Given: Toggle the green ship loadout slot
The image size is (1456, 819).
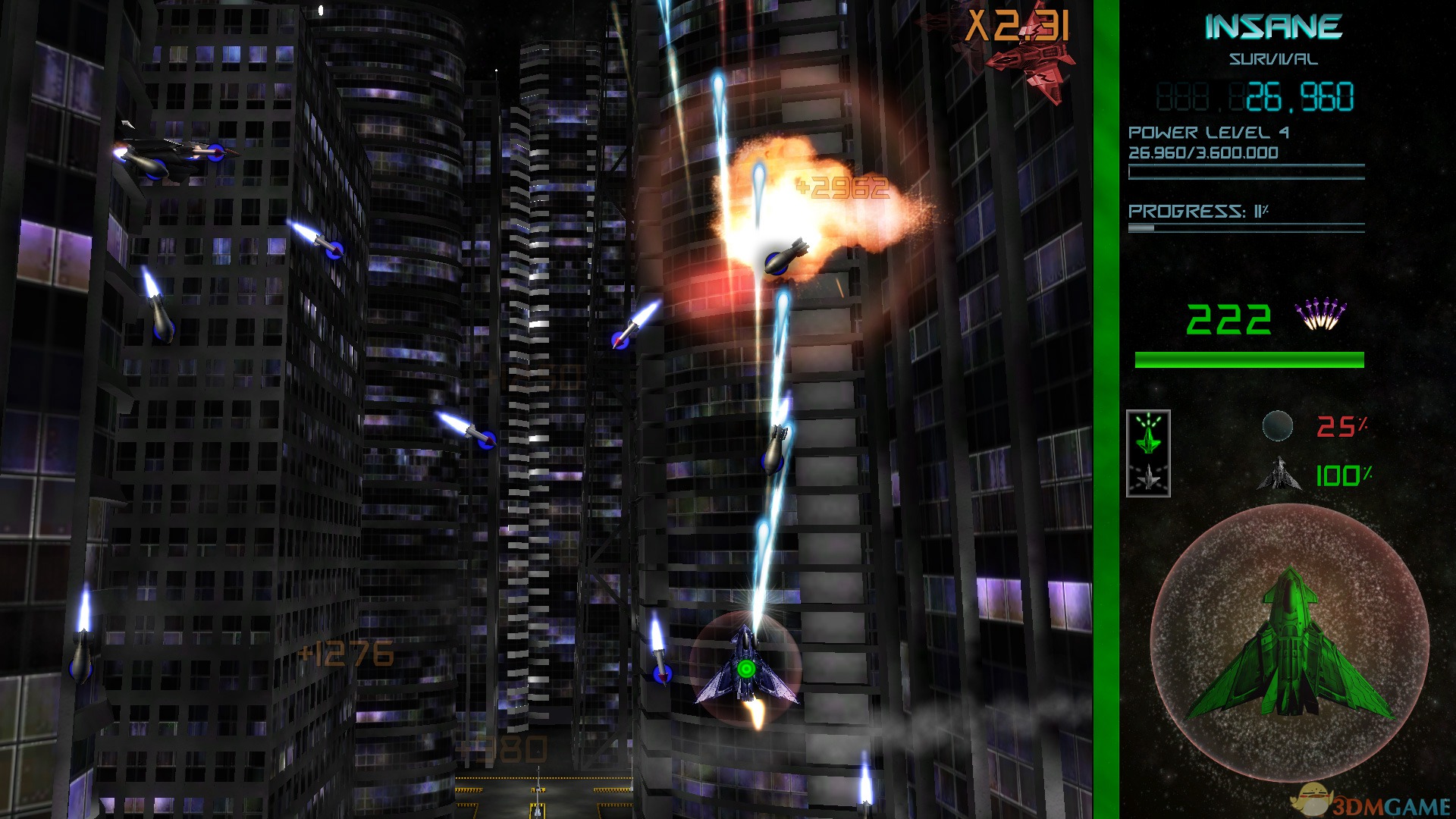Looking at the screenshot, I should [1147, 441].
